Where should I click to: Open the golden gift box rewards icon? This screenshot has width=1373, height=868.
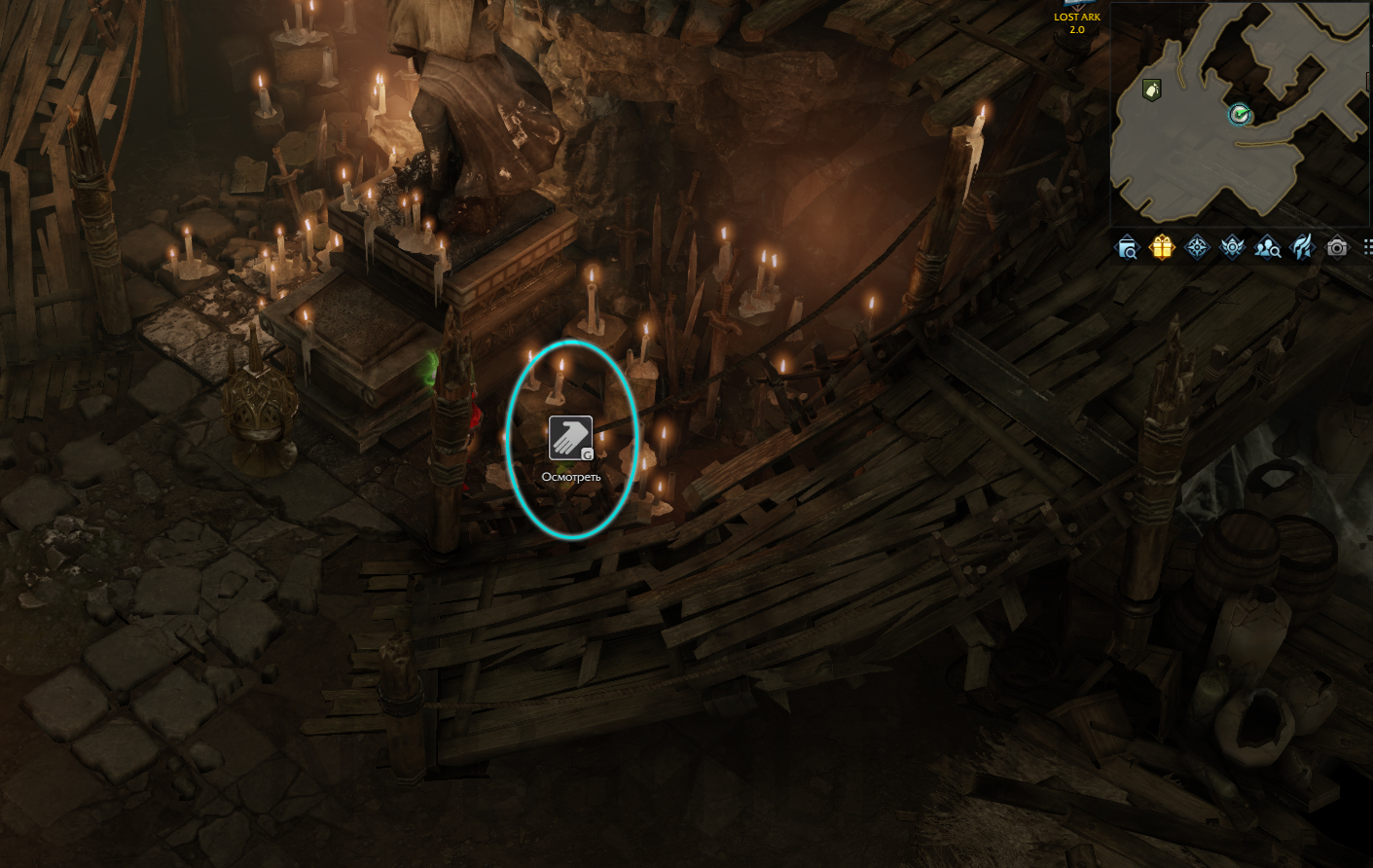pos(1162,247)
